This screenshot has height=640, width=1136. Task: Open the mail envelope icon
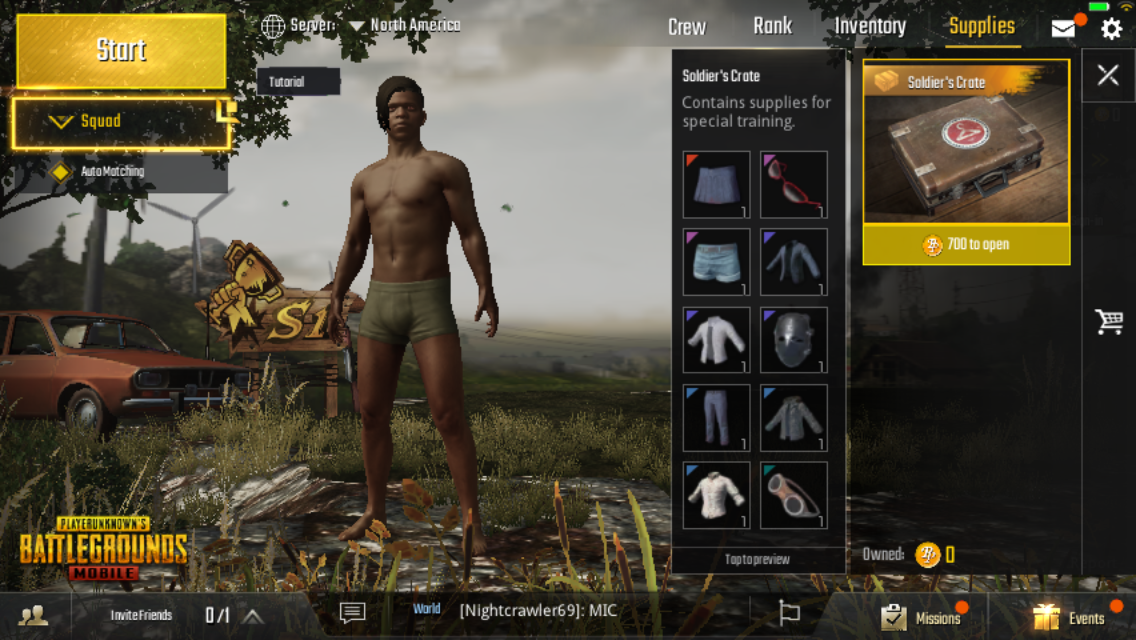(1064, 28)
